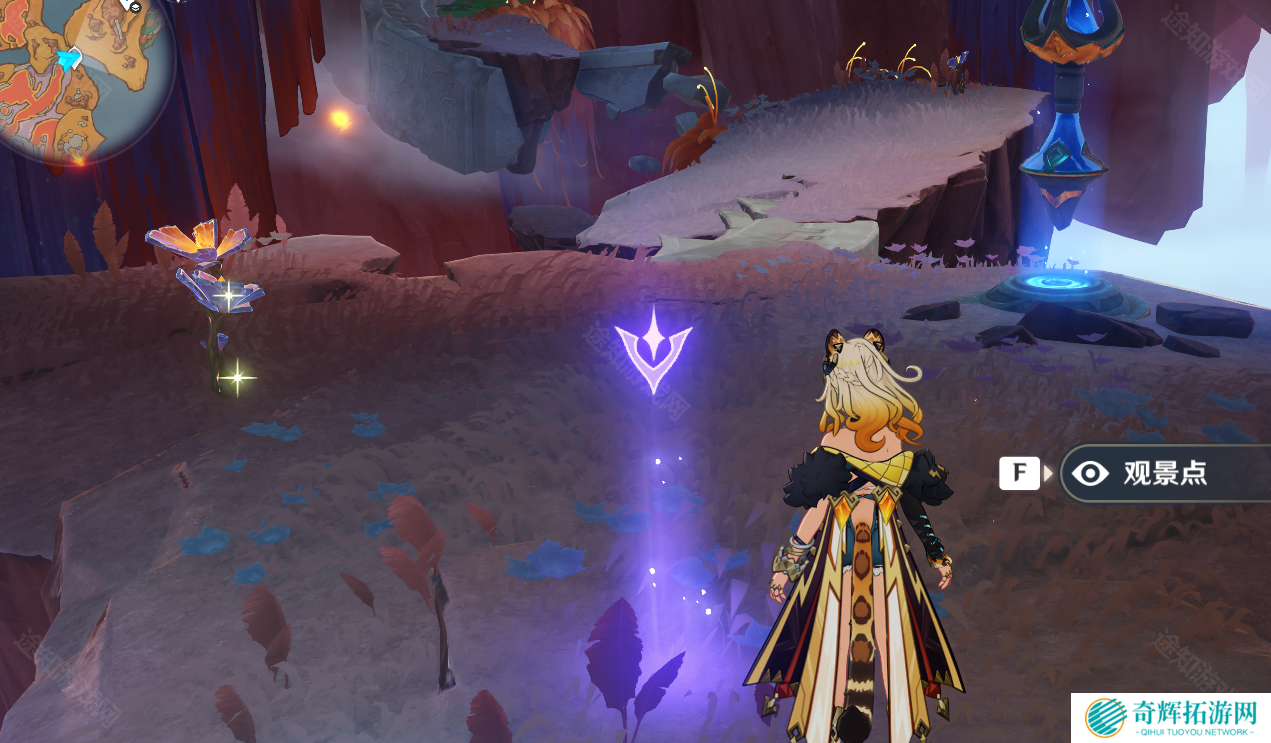Click the 奇辉拓游网 site logo watermark

coord(1170,718)
